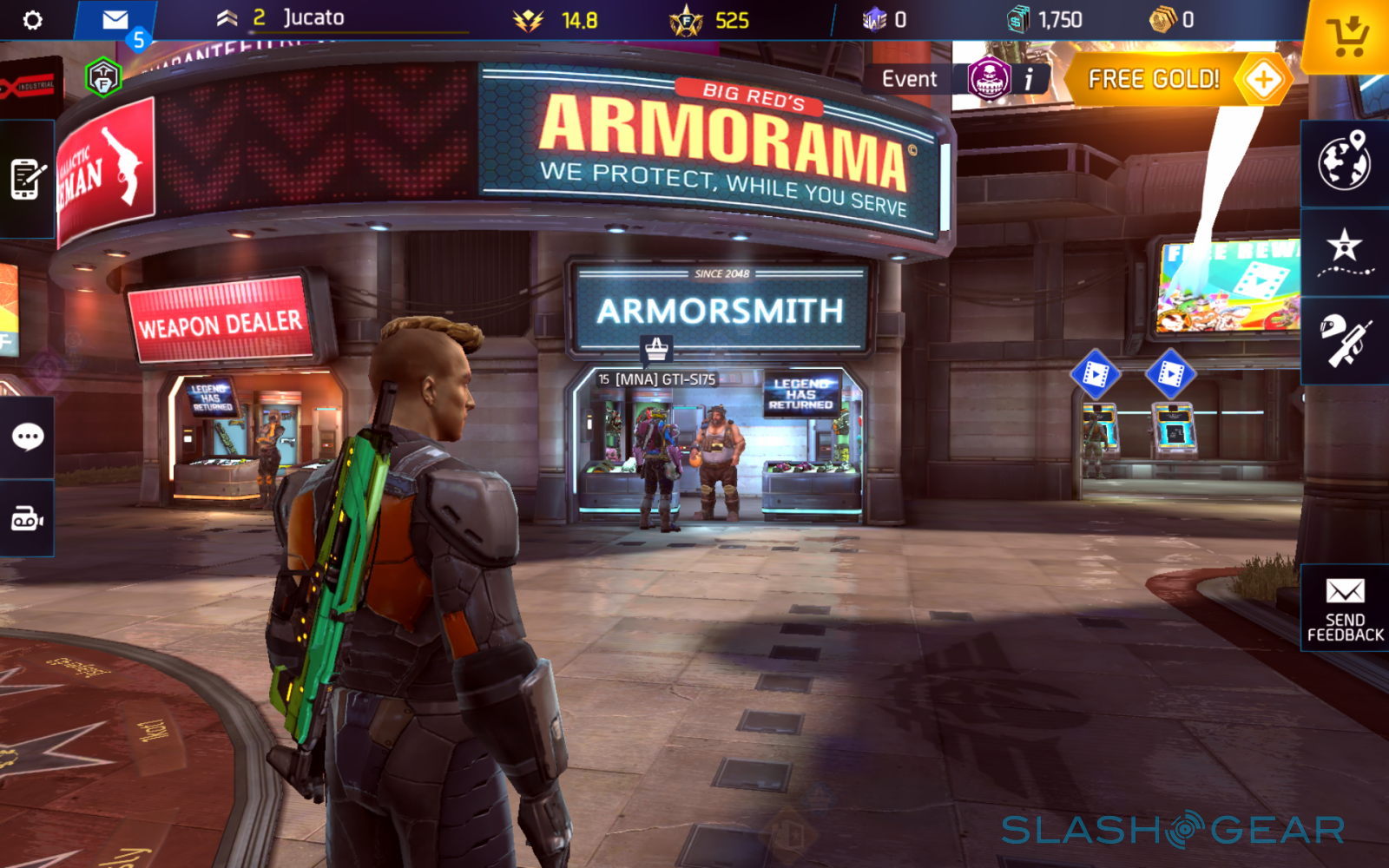Send feedback using the envelope button
Screen dimensions: 1389x868
[1345, 608]
